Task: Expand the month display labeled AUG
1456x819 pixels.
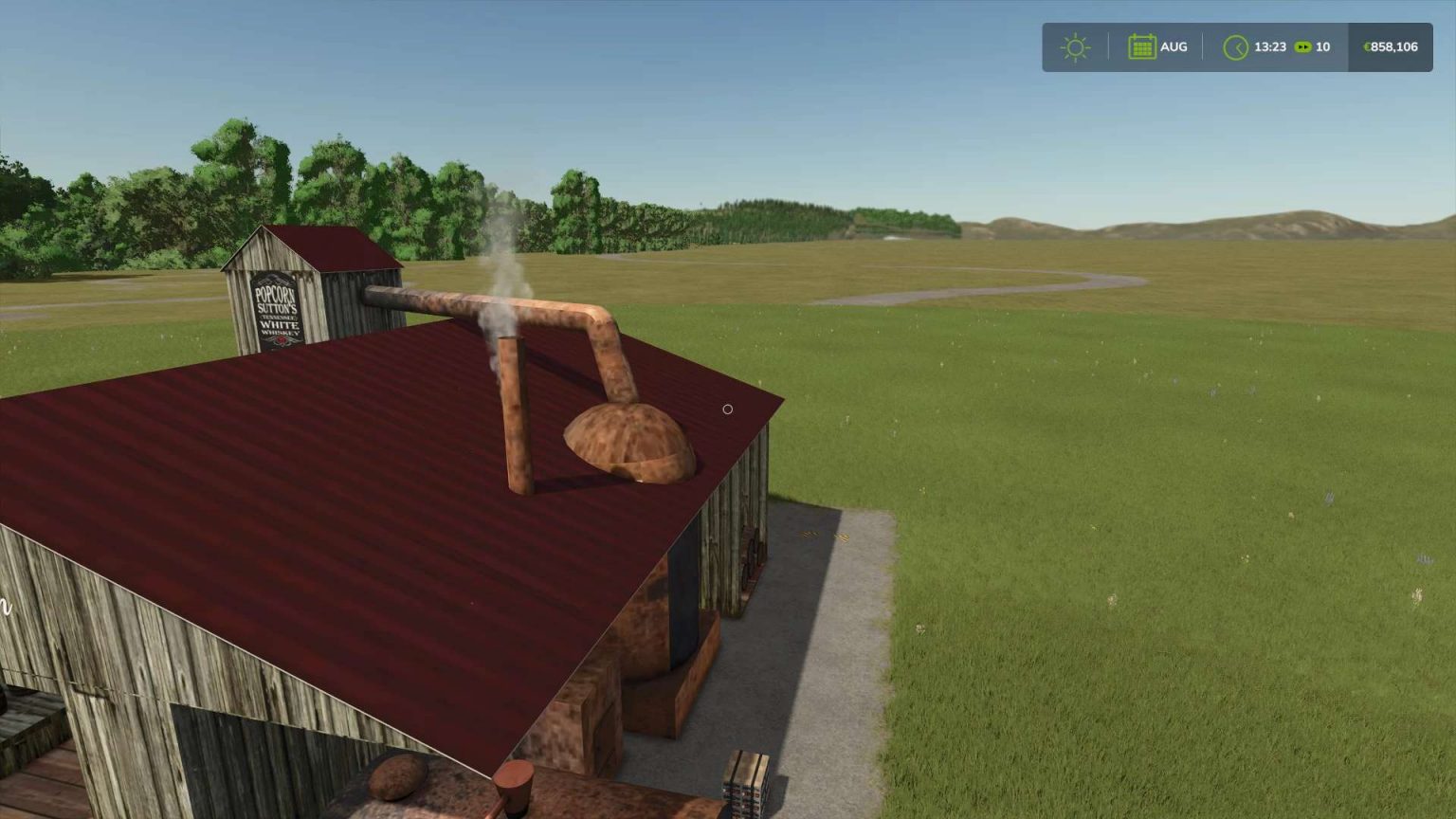Action: click(1158, 45)
